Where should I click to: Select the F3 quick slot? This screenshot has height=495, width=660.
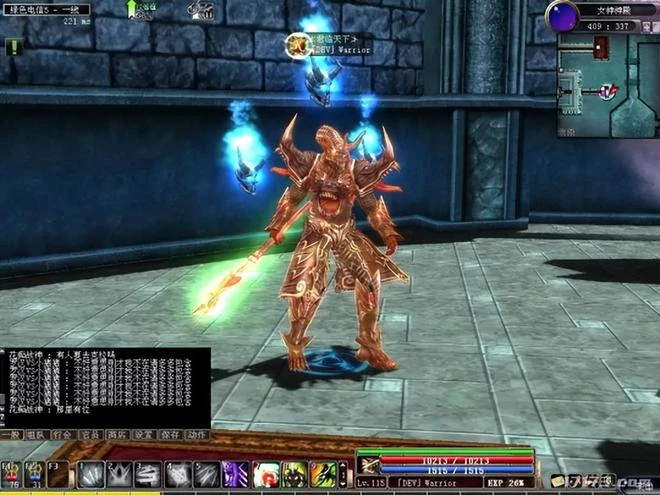58,474
